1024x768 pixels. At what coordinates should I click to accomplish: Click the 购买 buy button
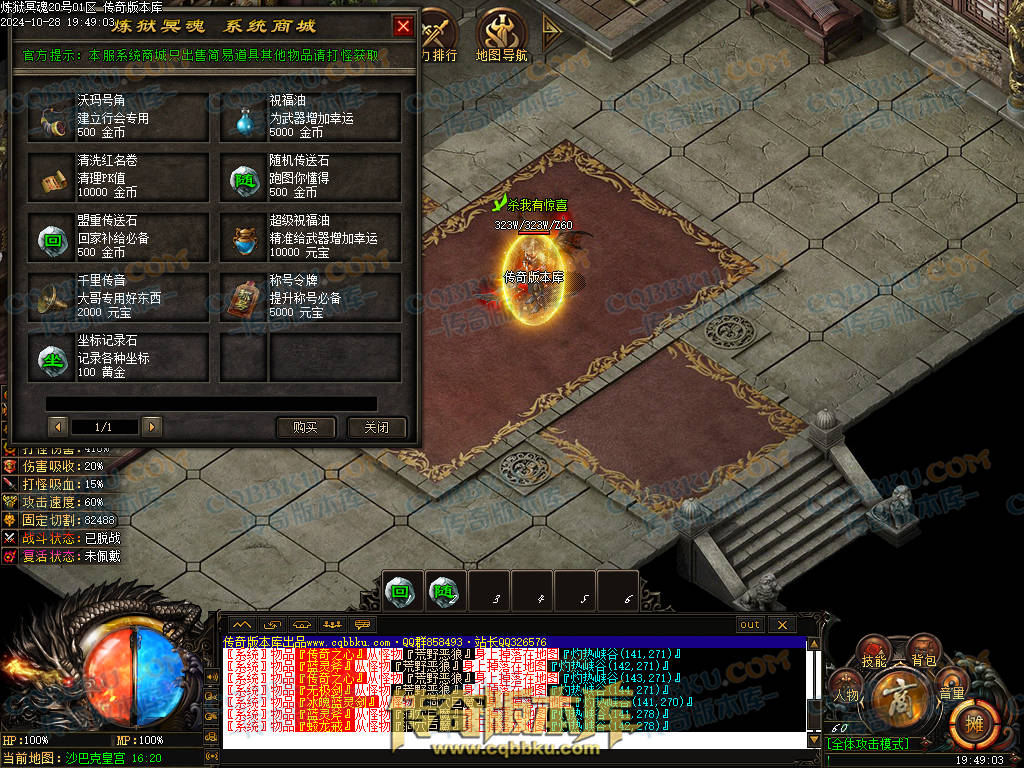click(x=305, y=427)
